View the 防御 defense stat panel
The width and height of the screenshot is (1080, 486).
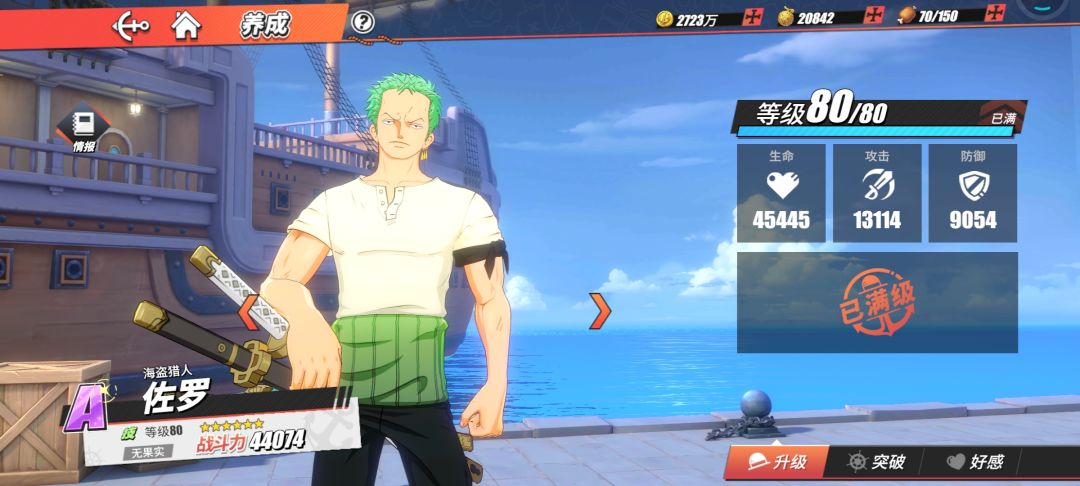972,193
